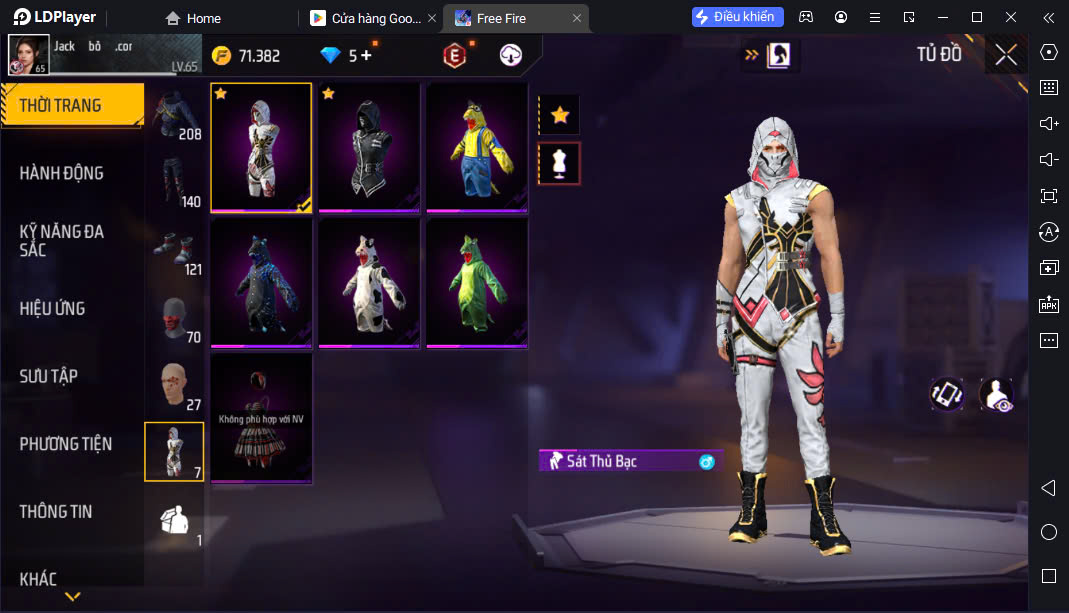Close the wardrobe with the X button
Screen dimensions: 1069x613
coord(1006,55)
